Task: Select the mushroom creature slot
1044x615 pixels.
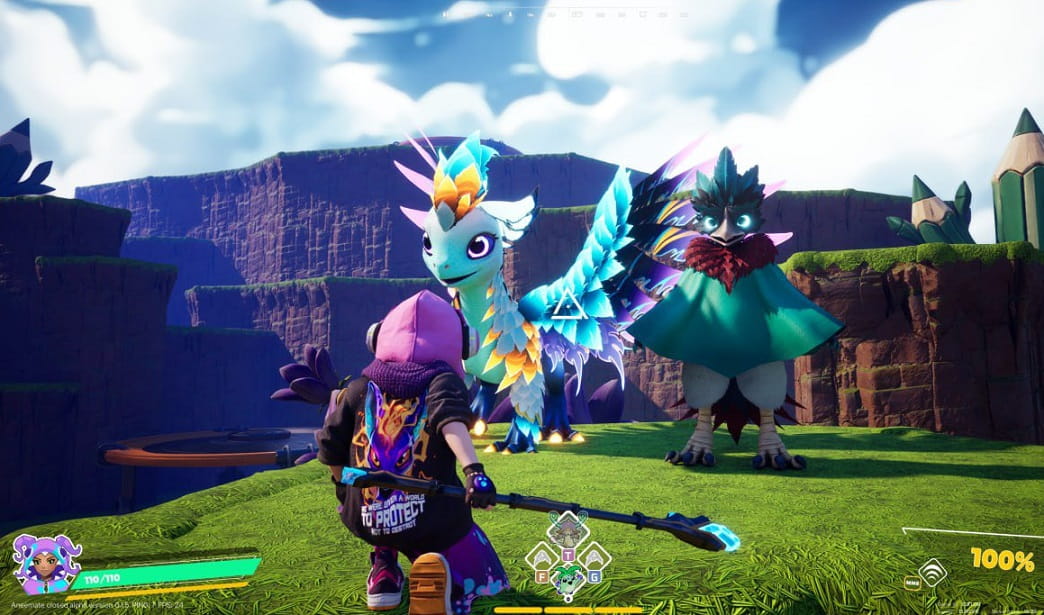Action: pos(568,529)
